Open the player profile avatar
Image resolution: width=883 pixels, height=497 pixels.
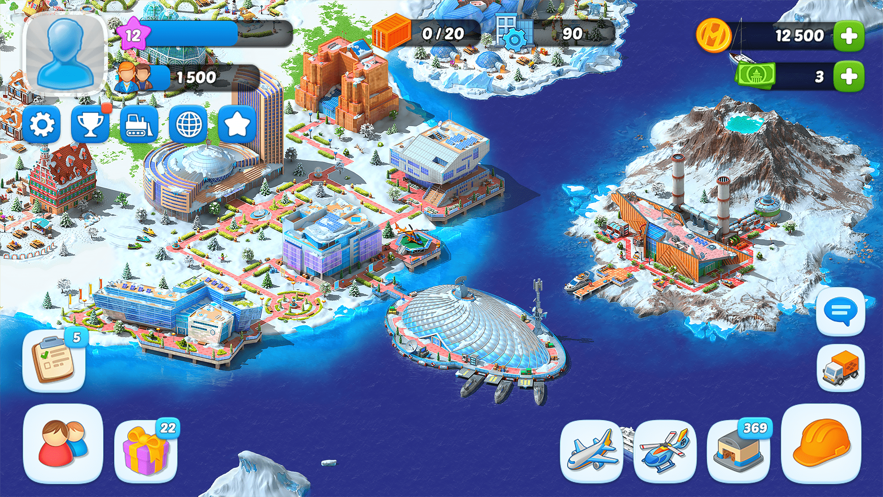pyautogui.click(x=64, y=51)
